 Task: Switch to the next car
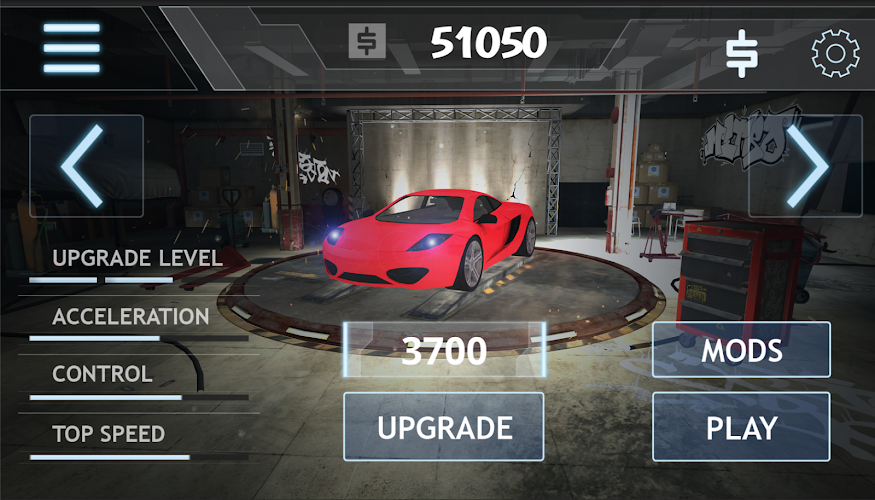[x=805, y=166]
